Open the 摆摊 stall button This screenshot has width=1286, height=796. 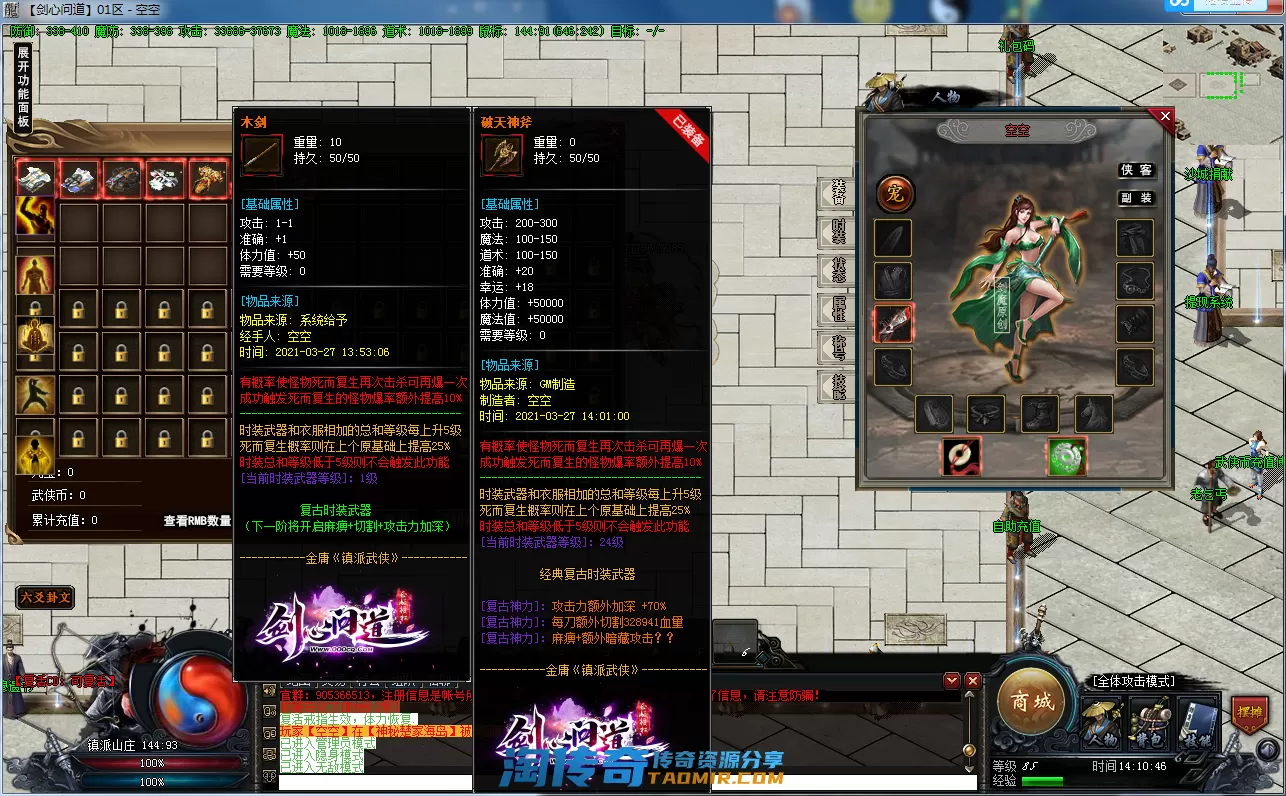coord(1249,714)
